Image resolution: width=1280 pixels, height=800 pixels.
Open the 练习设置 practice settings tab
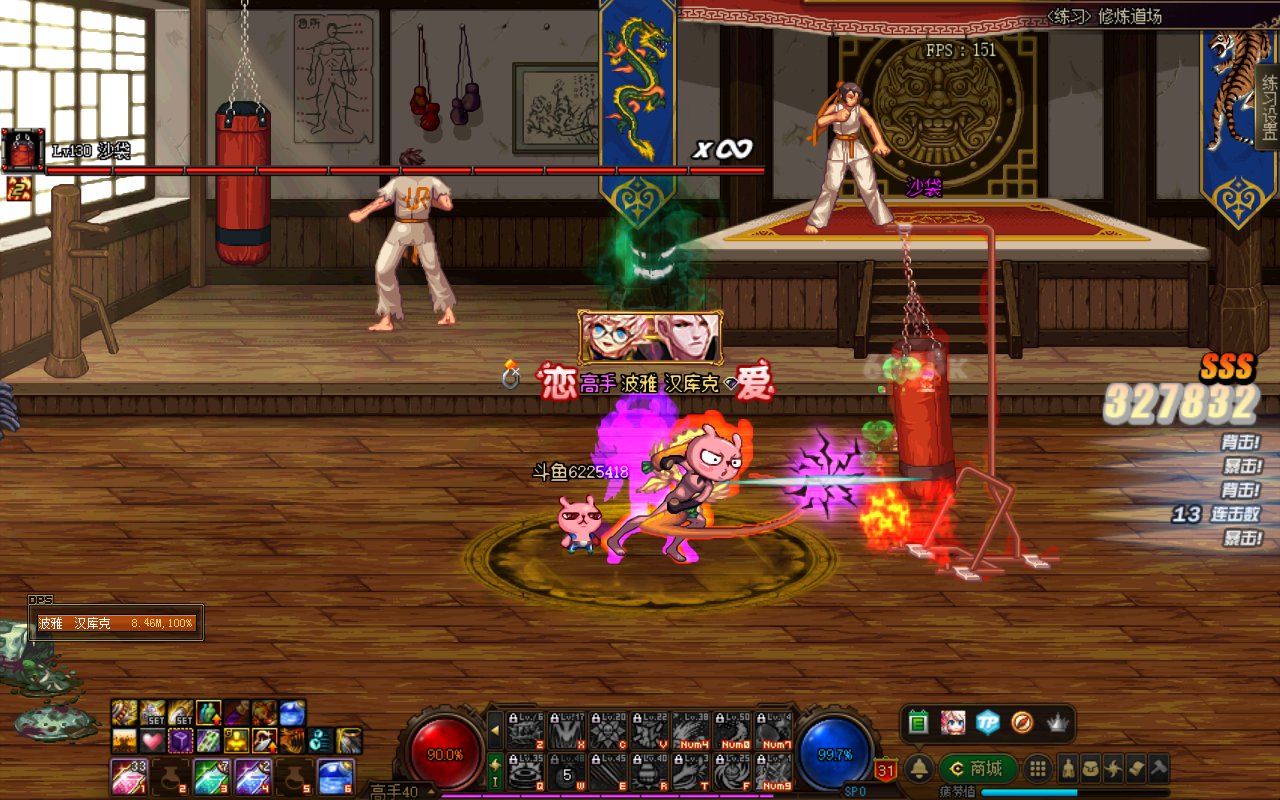click(1269, 106)
